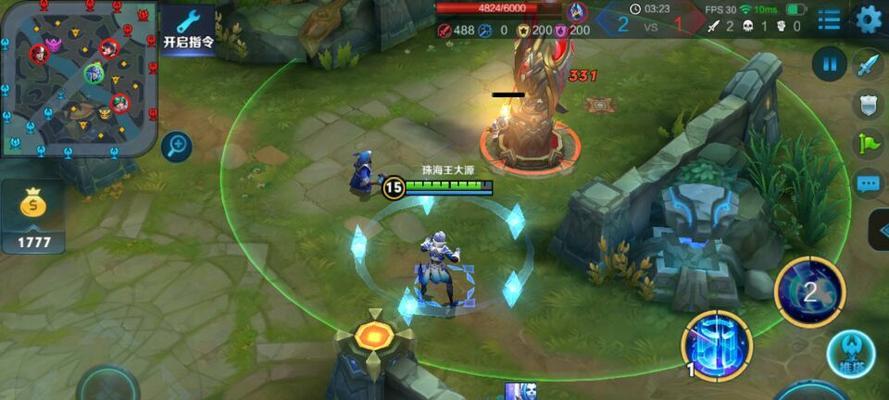Click the minimap in the corner
Image resolution: width=889 pixels, height=400 pixels.
[80, 78]
